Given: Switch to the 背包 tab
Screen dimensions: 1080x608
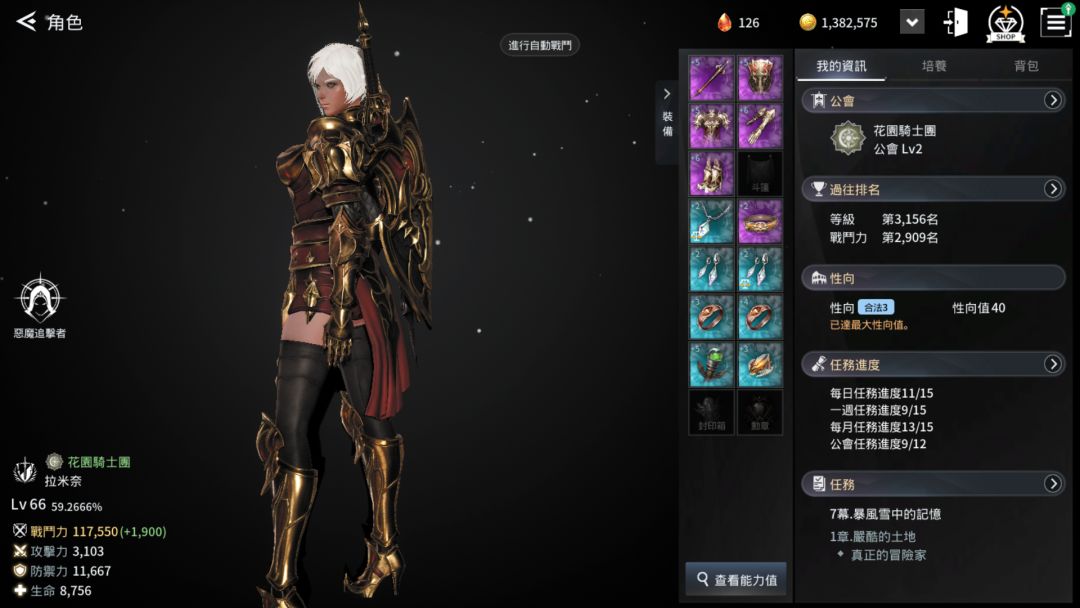Looking at the screenshot, I should tap(1026, 66).
